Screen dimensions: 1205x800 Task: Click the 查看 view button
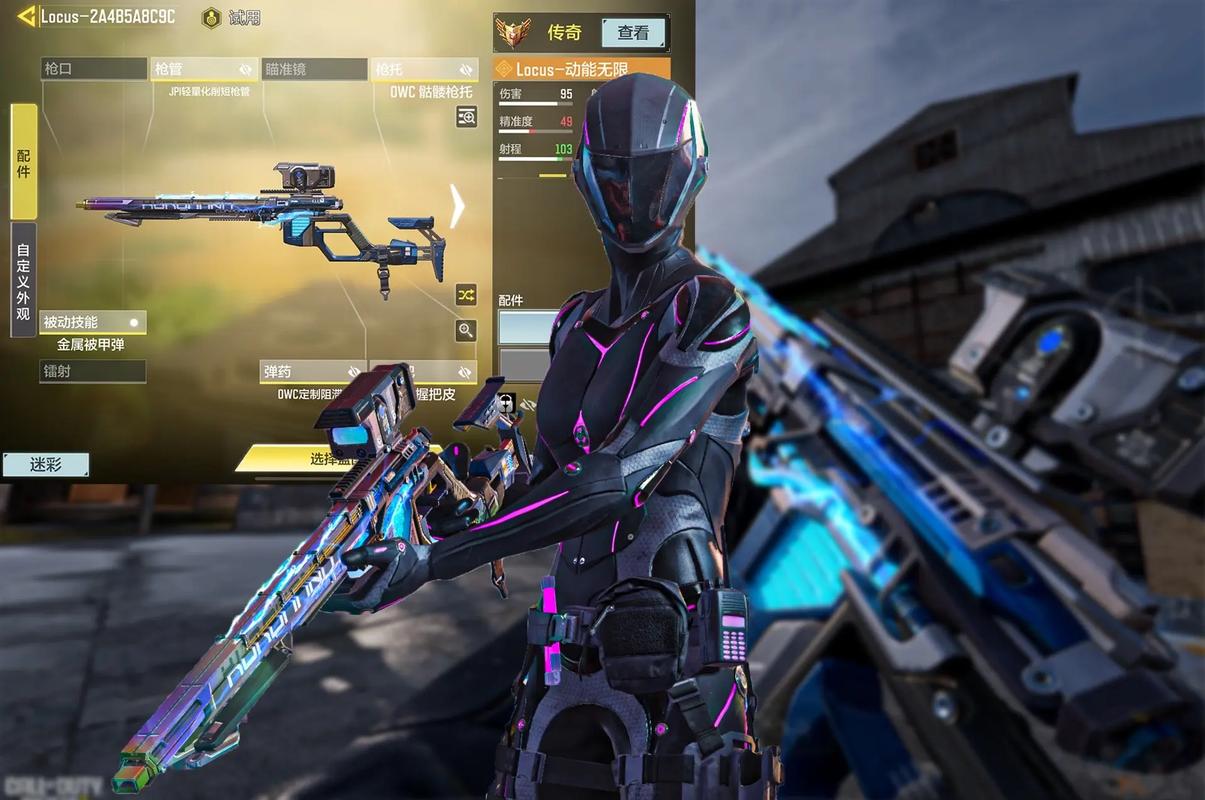(633, 33)
